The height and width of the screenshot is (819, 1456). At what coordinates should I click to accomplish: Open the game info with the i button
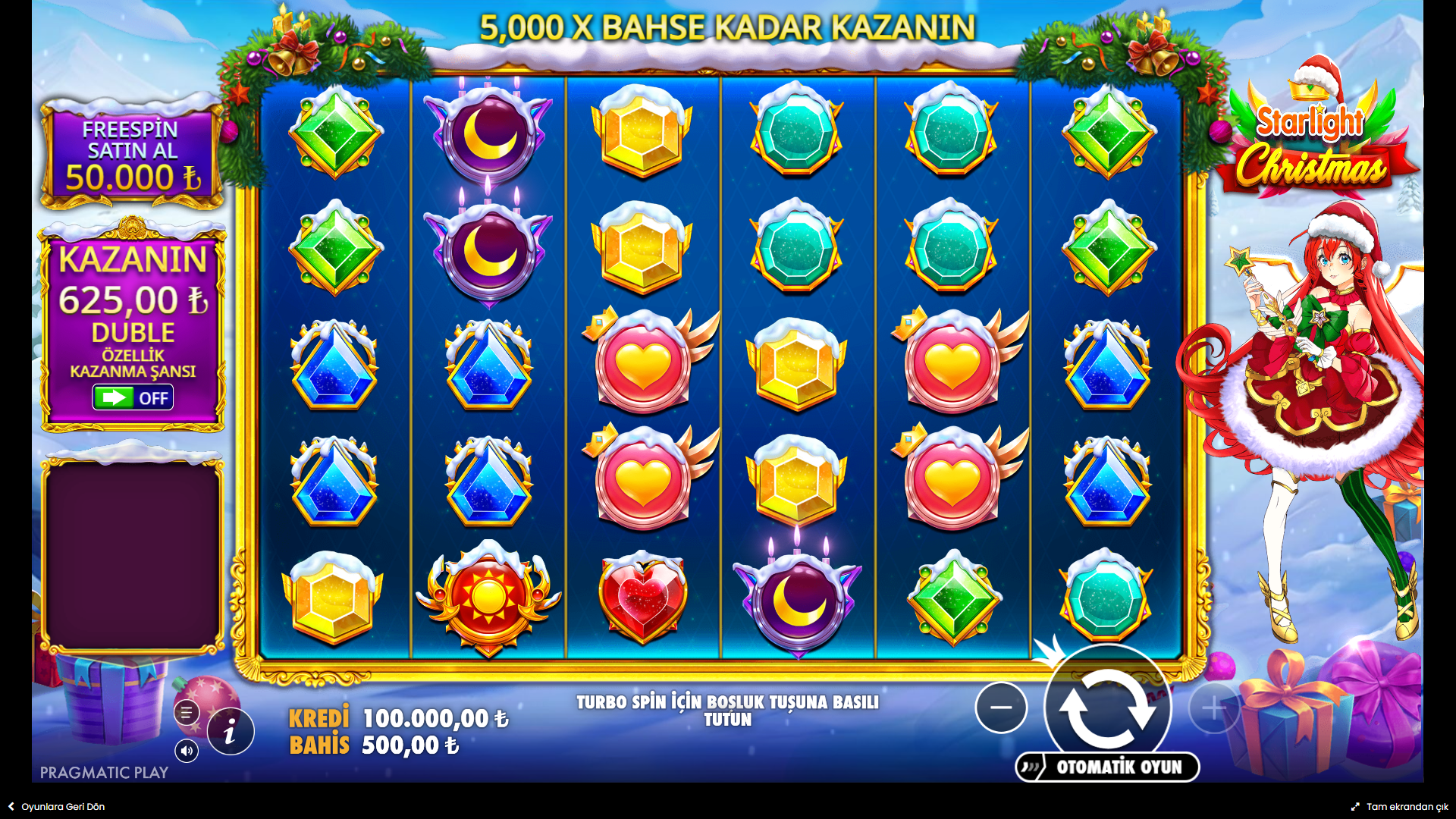(x=230, y=732)
